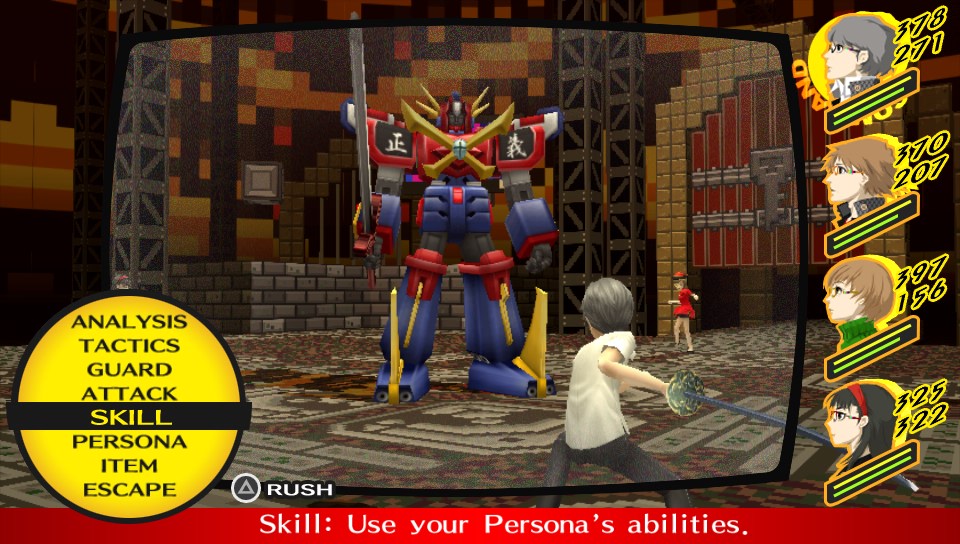
Task: Select Escape to flee battle
Action: pyautogui.click(x=129, y=489)
